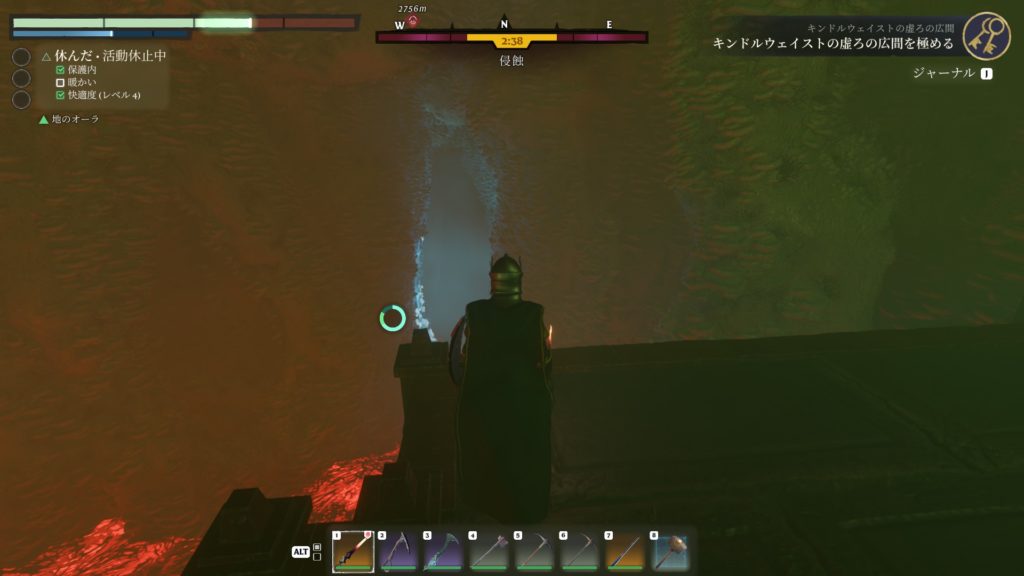Select the axe in hotbar slot 4
Image resolution: width=1024 pixels, height=576 pixels.
click(x=489, y=553)
